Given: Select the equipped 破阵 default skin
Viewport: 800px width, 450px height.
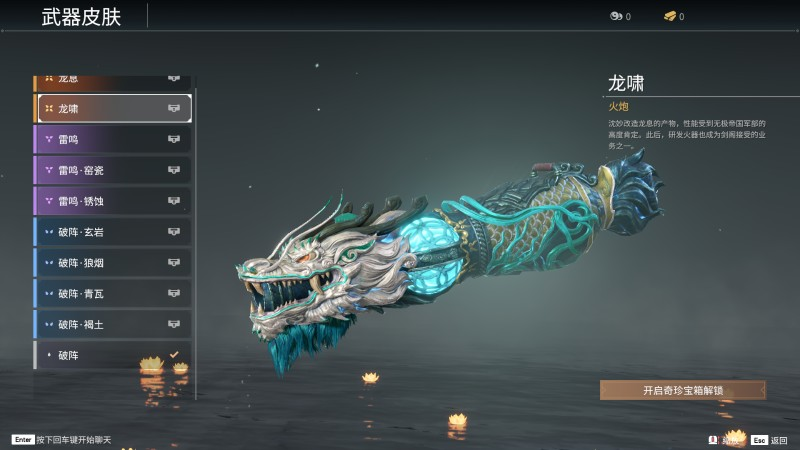Looking at the screenshot, I should (113, 355).
